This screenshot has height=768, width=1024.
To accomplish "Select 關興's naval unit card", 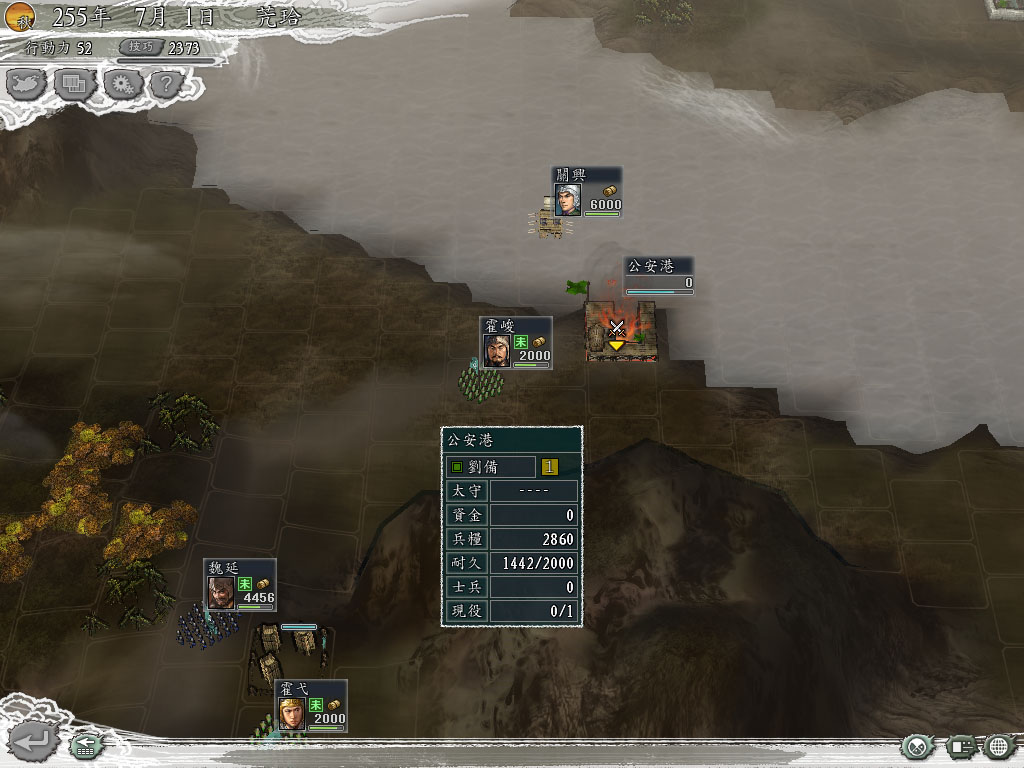I will pyautogui.click(x=587, y=192).
